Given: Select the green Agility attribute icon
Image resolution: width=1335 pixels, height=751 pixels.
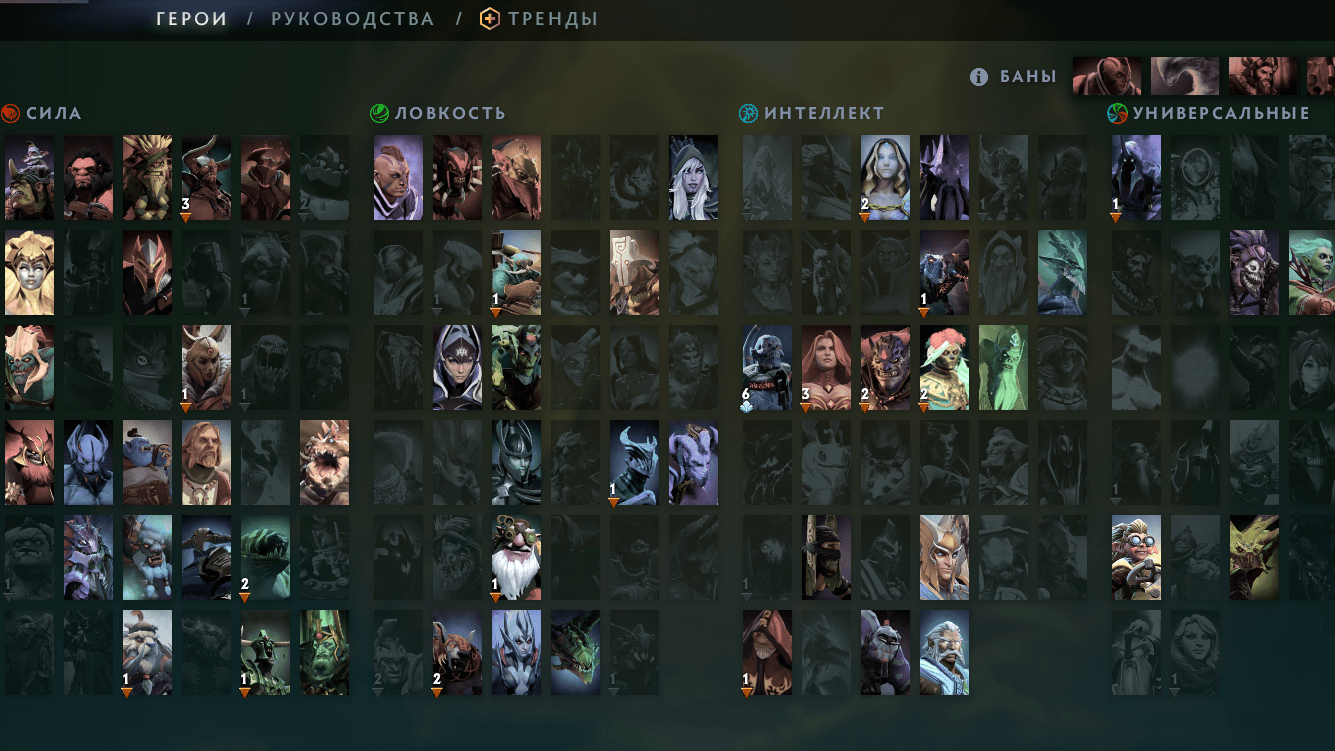Looking at the screenshot, I should tap(379, 113).
